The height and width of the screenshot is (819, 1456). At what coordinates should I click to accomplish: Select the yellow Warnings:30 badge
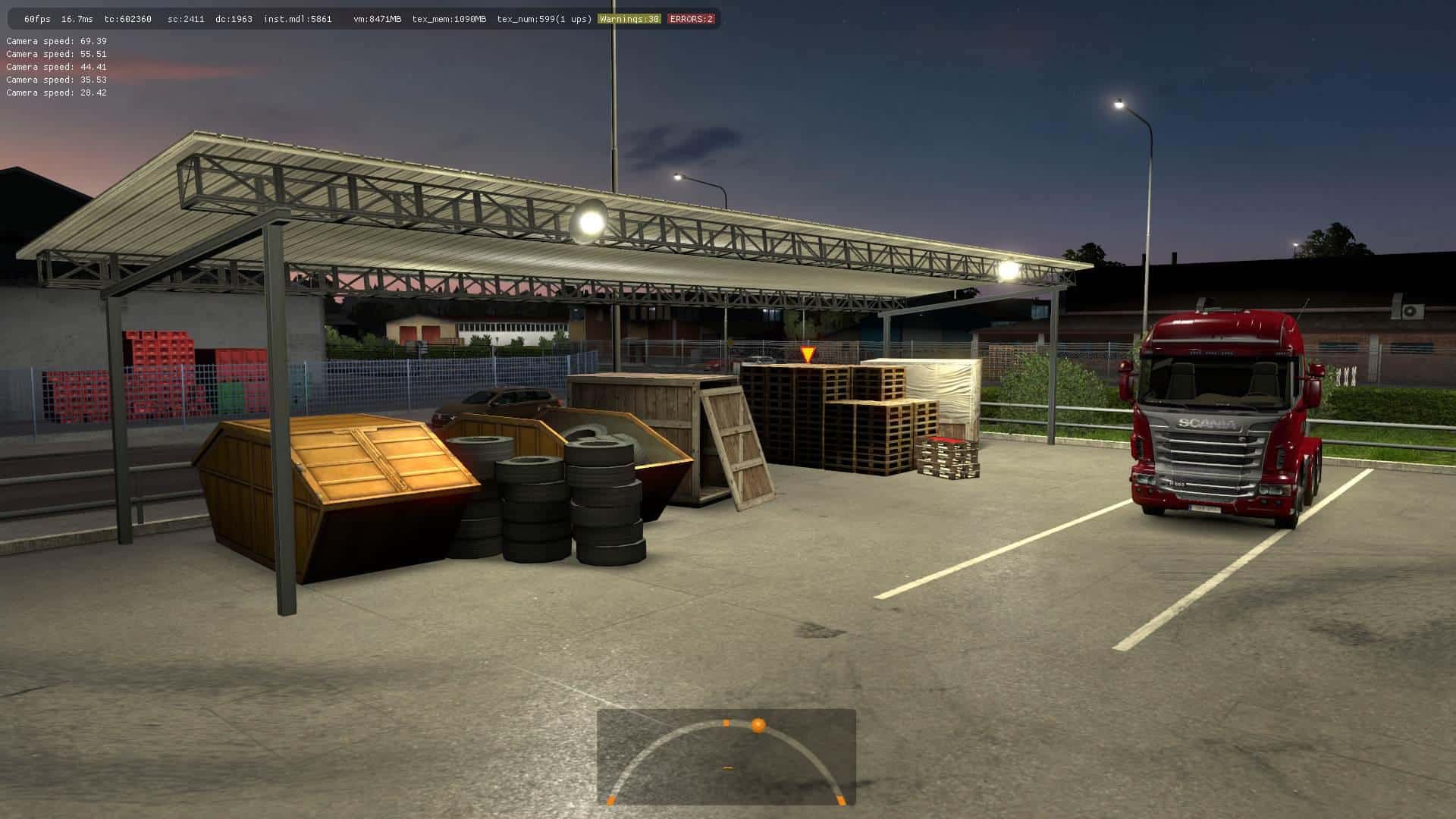tap(629, 19)
